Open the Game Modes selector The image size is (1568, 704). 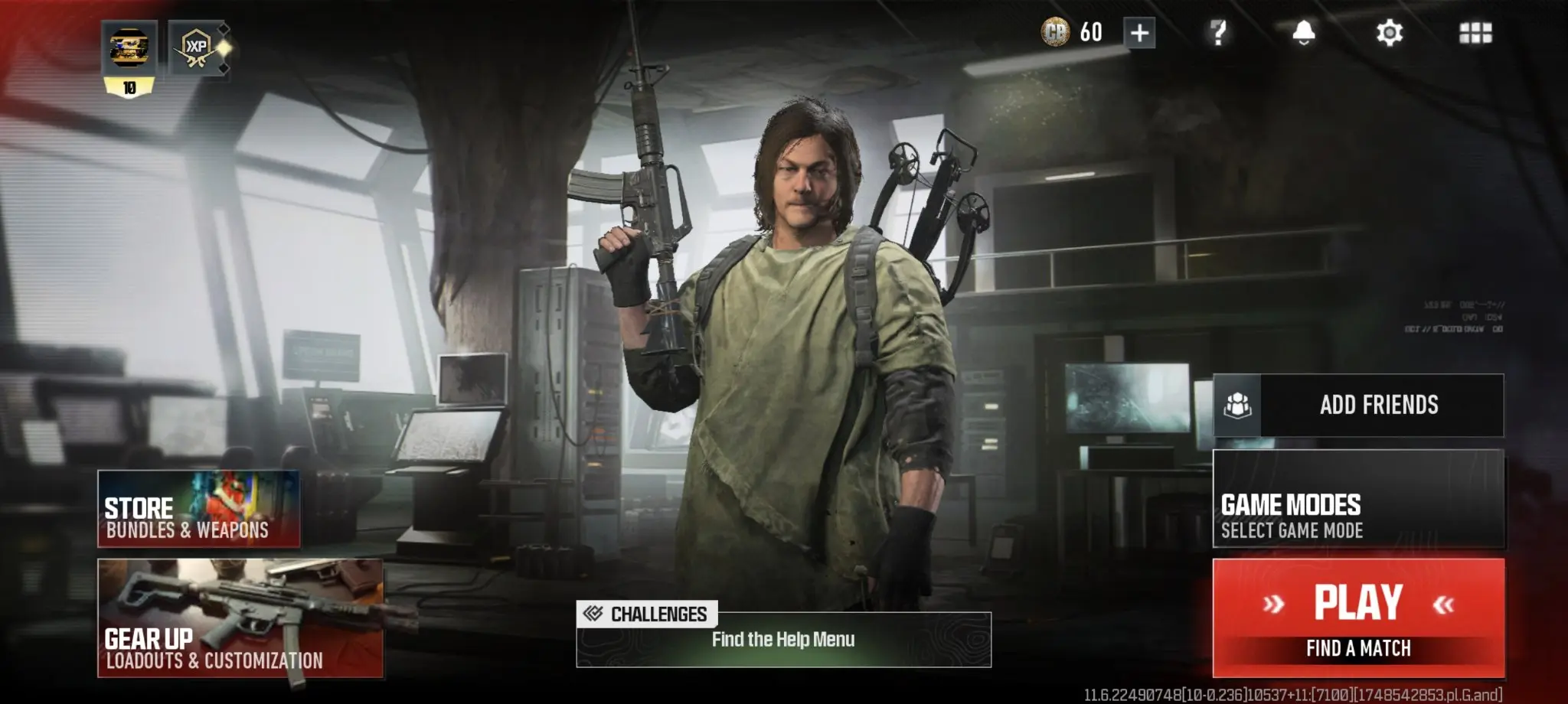click(x=1358, y=499)
